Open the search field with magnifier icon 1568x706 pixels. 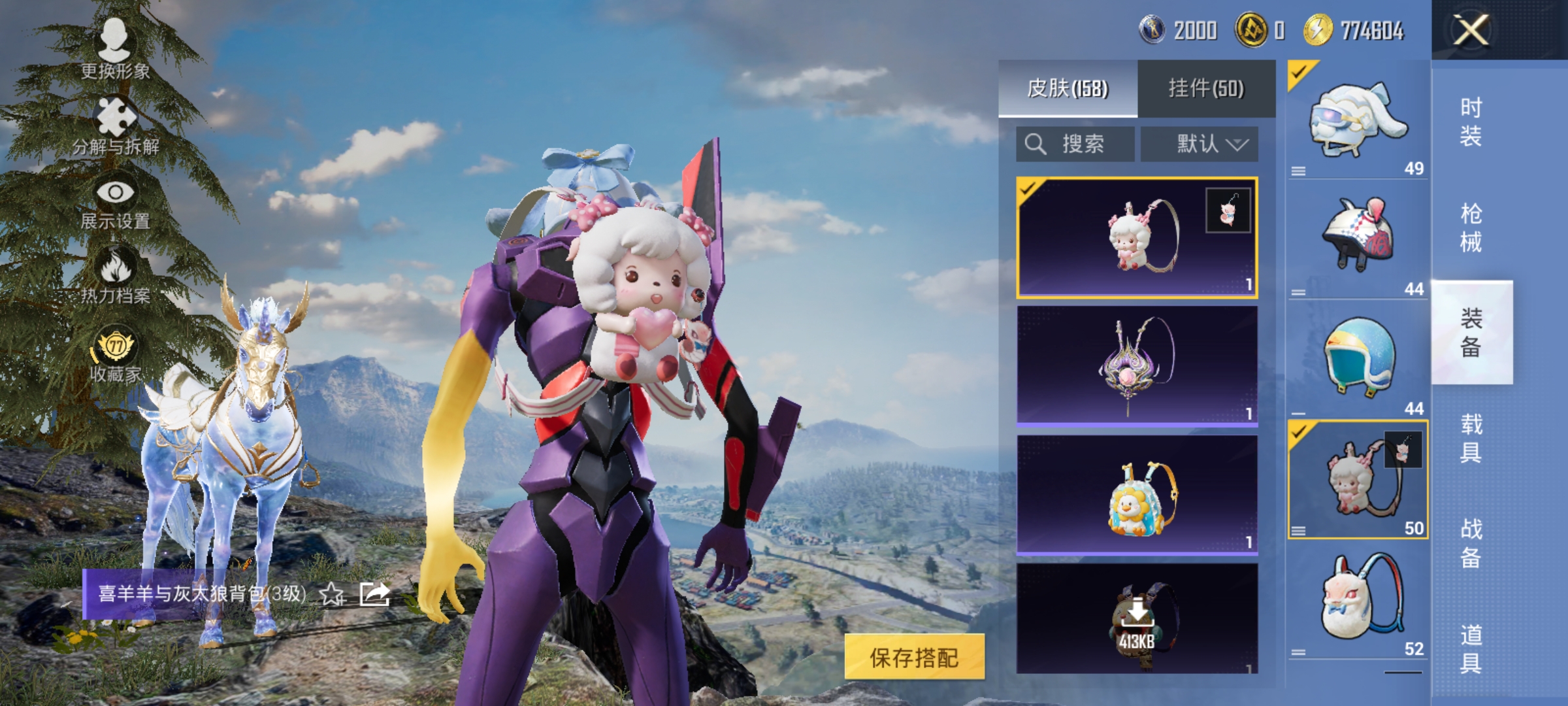point(1075,143)
